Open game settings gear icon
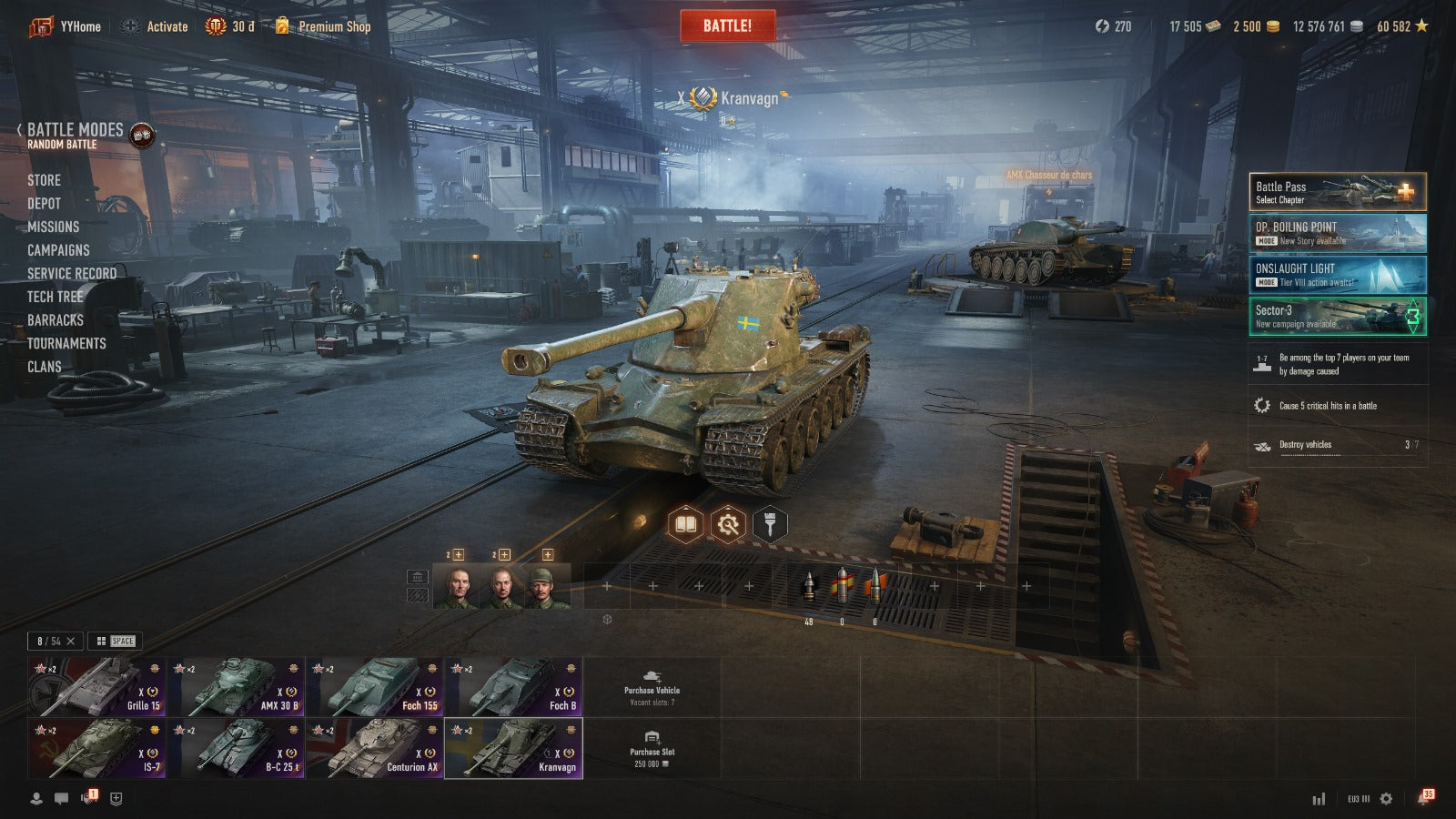This screenshot has height=819, width=1456. coord(1386,798)
